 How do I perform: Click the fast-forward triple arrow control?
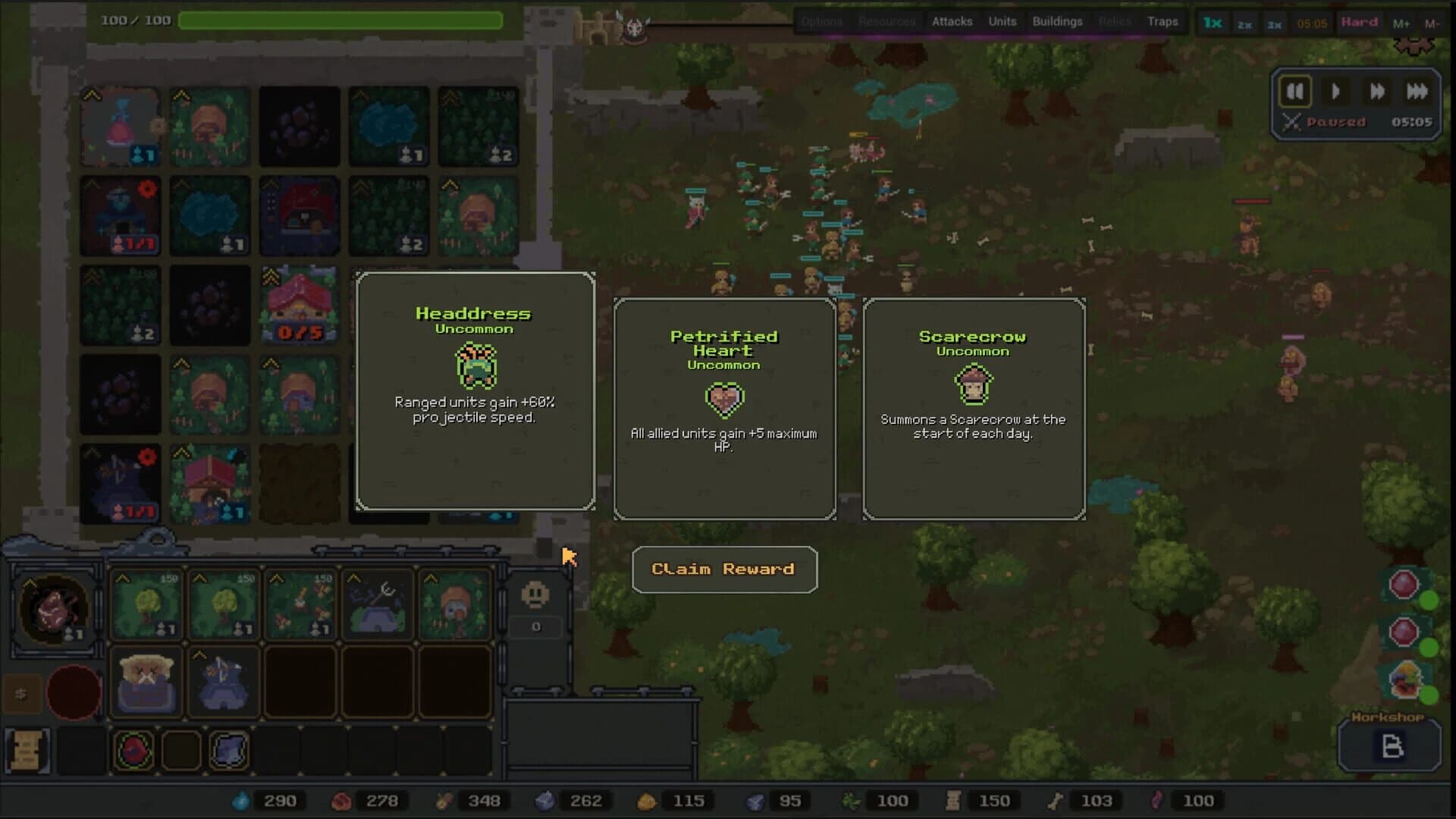click(x=1417, y=92)
